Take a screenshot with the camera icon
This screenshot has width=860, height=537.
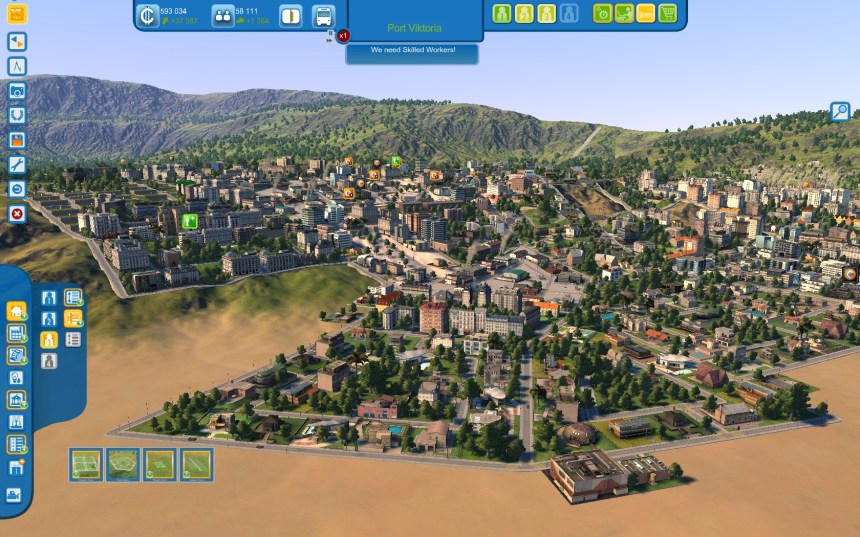coord(17,91)
